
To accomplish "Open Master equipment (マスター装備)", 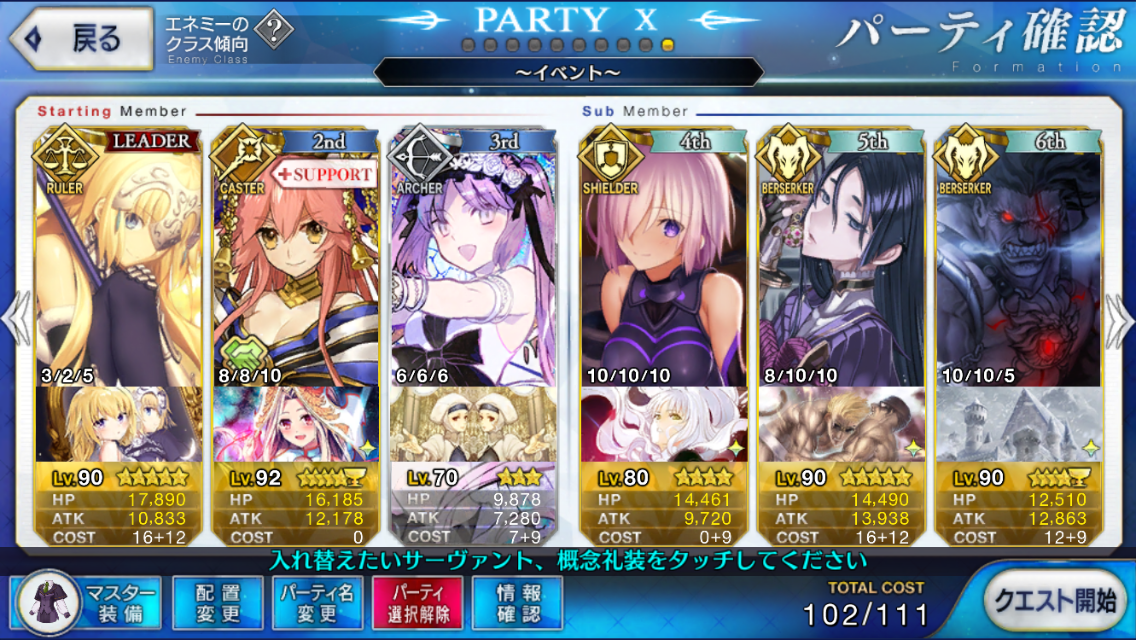I will (x=90, y=603).
